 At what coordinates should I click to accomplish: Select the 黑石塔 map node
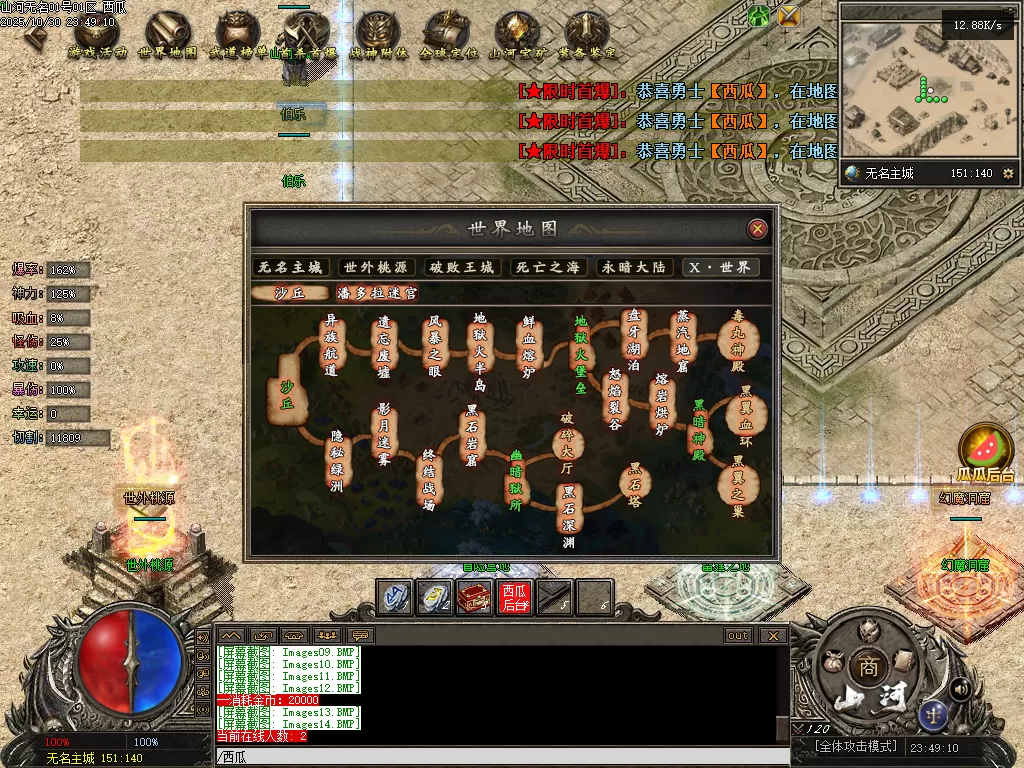(634, 484)
